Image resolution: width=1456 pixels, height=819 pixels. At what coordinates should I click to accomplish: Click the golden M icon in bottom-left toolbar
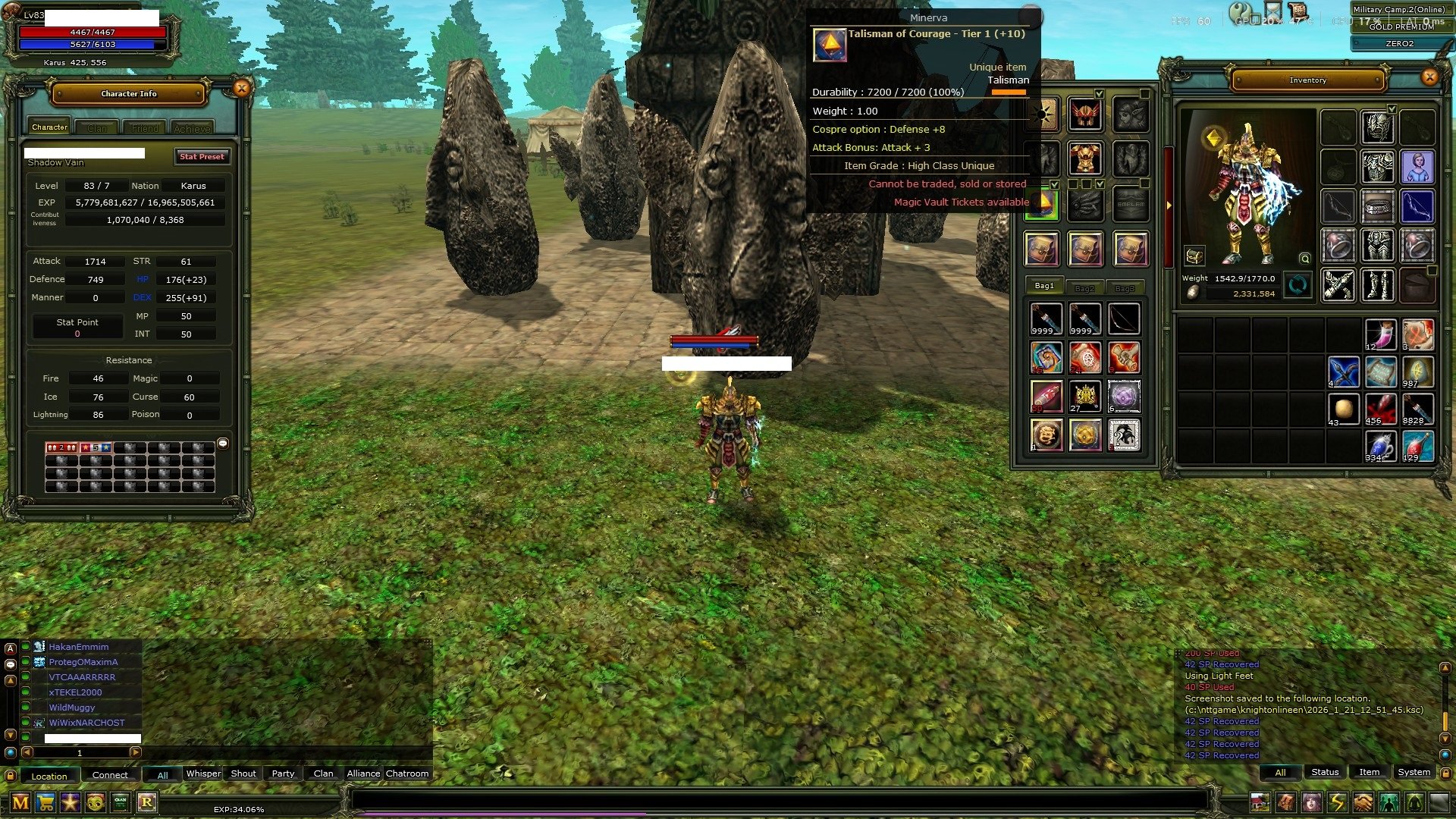pos(20,802)
